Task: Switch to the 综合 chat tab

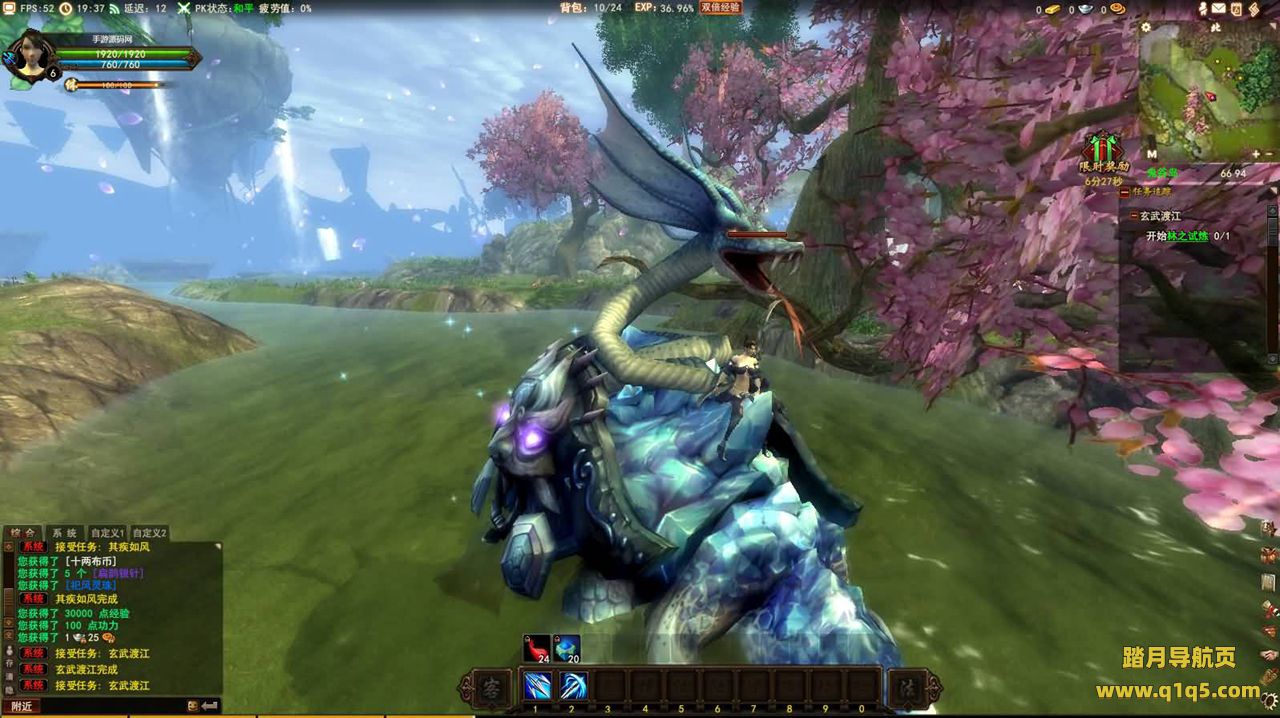Action: click(x=24, y=533)
